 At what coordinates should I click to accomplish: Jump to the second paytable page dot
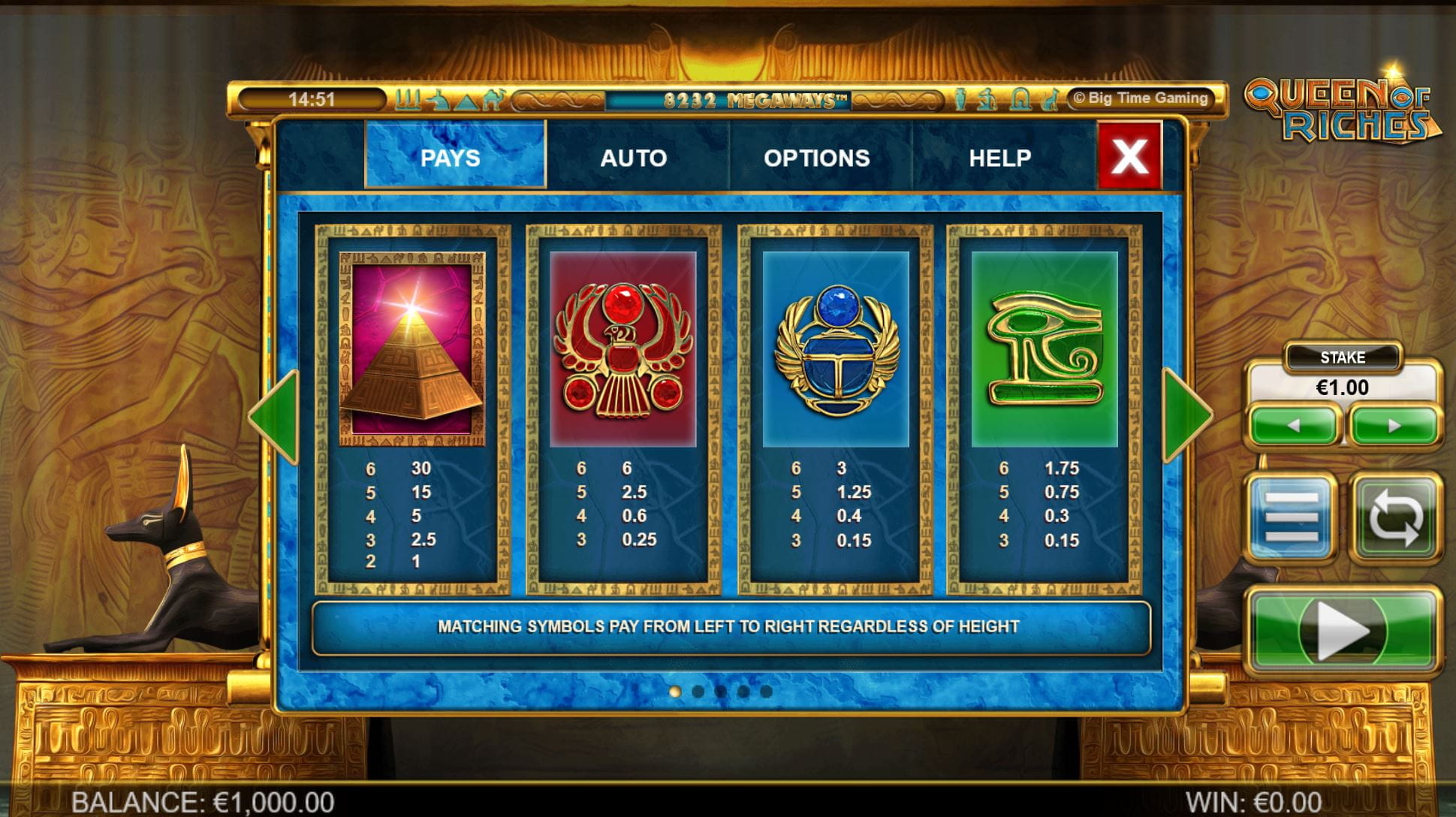click(x=698, y=692)
